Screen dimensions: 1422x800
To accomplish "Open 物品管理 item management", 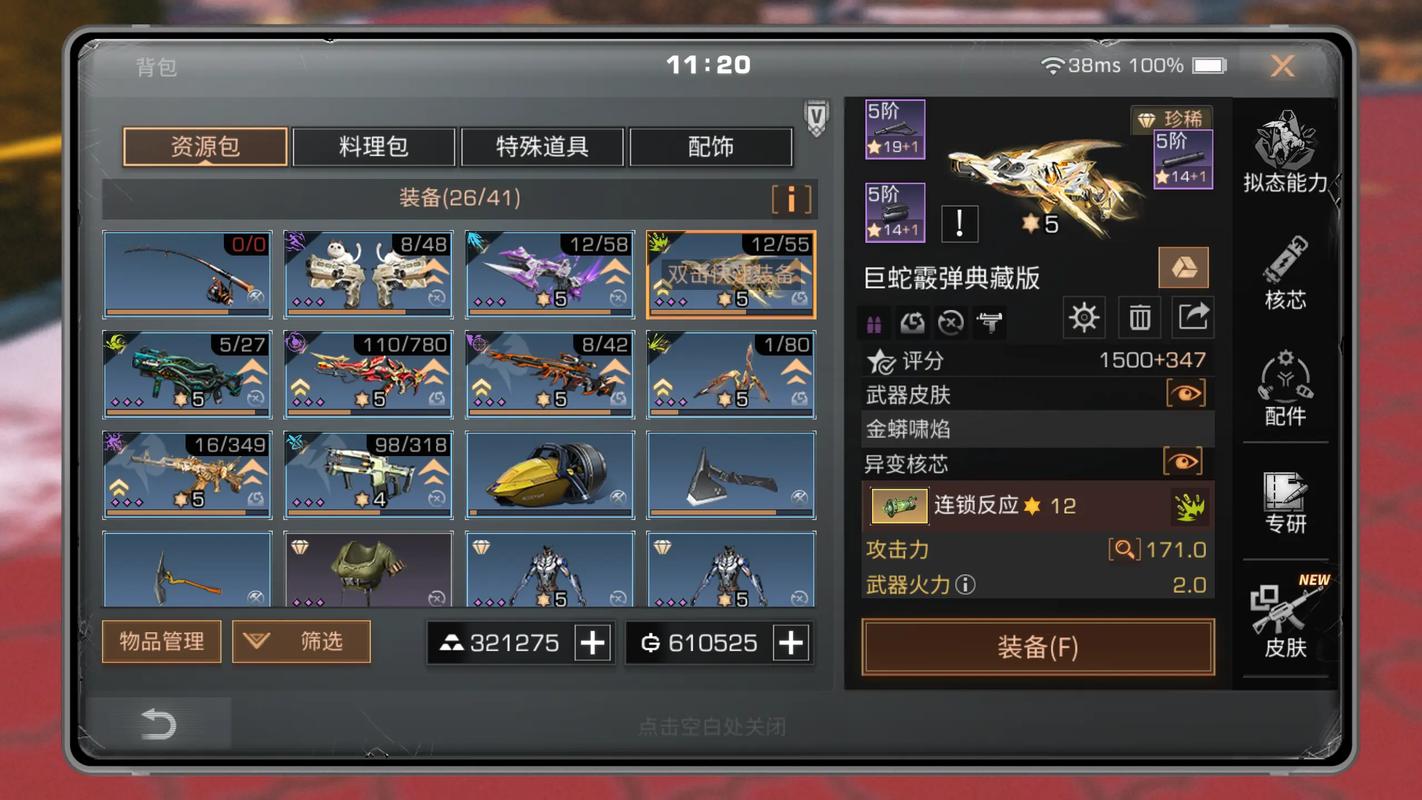I will [x=161, y=642].
